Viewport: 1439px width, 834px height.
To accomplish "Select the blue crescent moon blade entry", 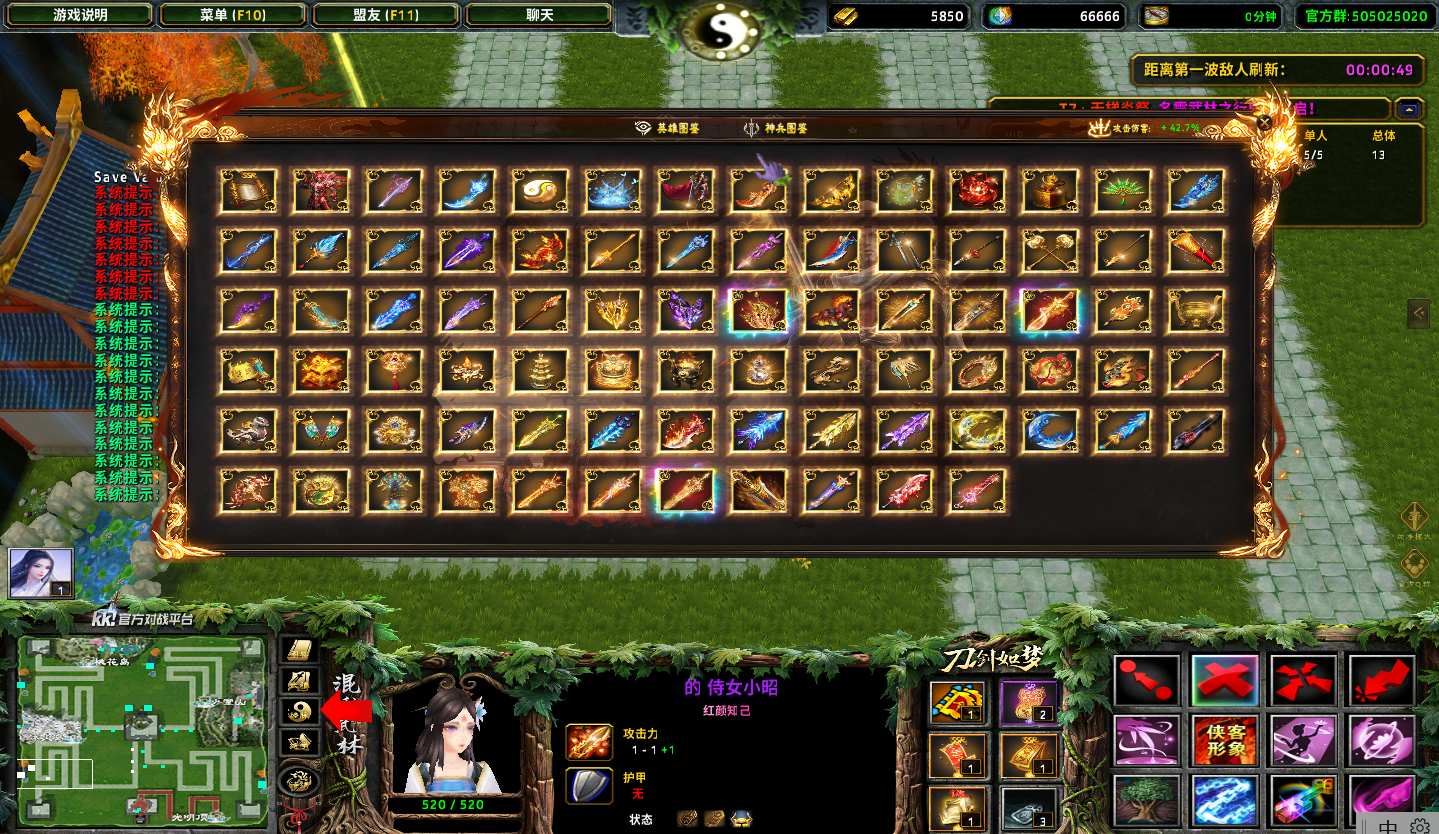I will (1049, 431).
